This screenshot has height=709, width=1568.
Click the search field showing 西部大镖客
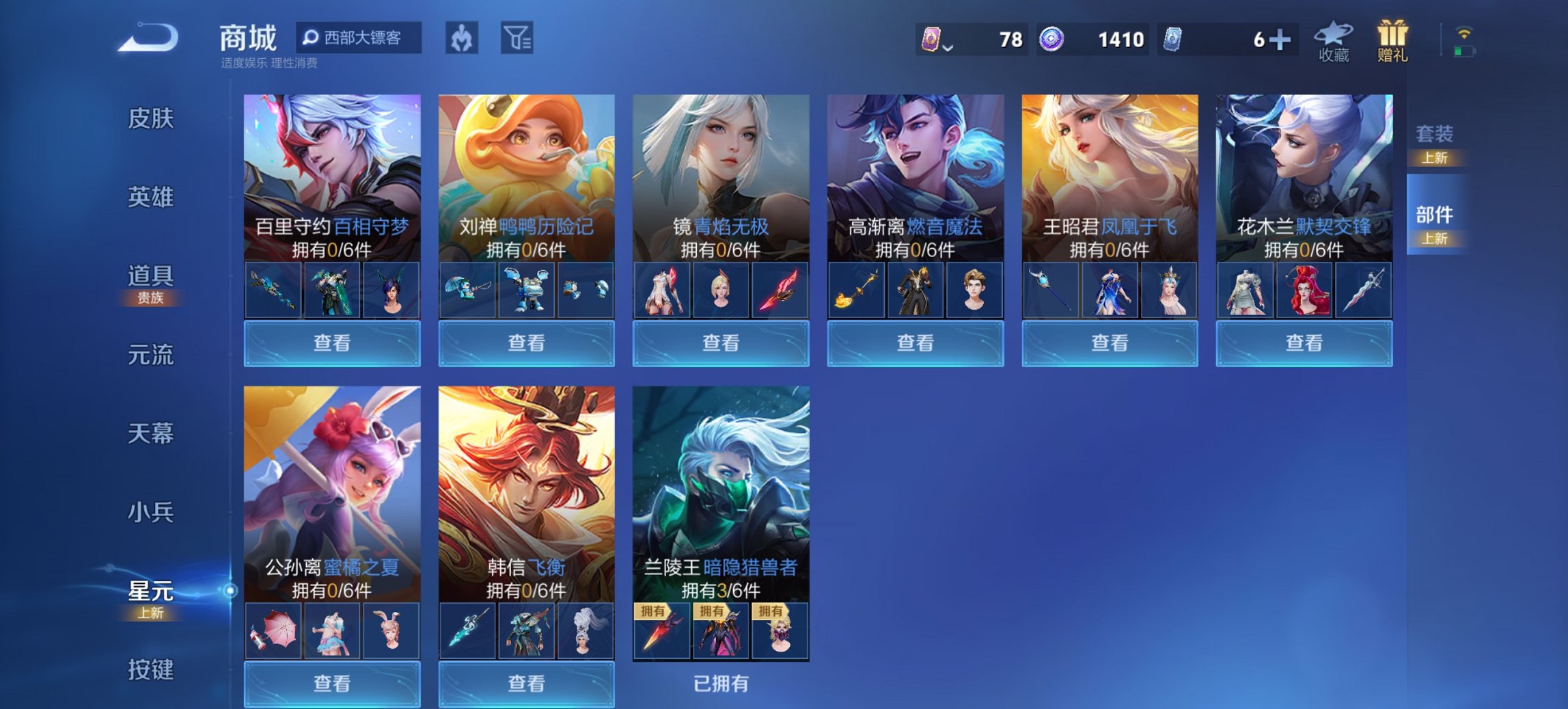[362, 39]
